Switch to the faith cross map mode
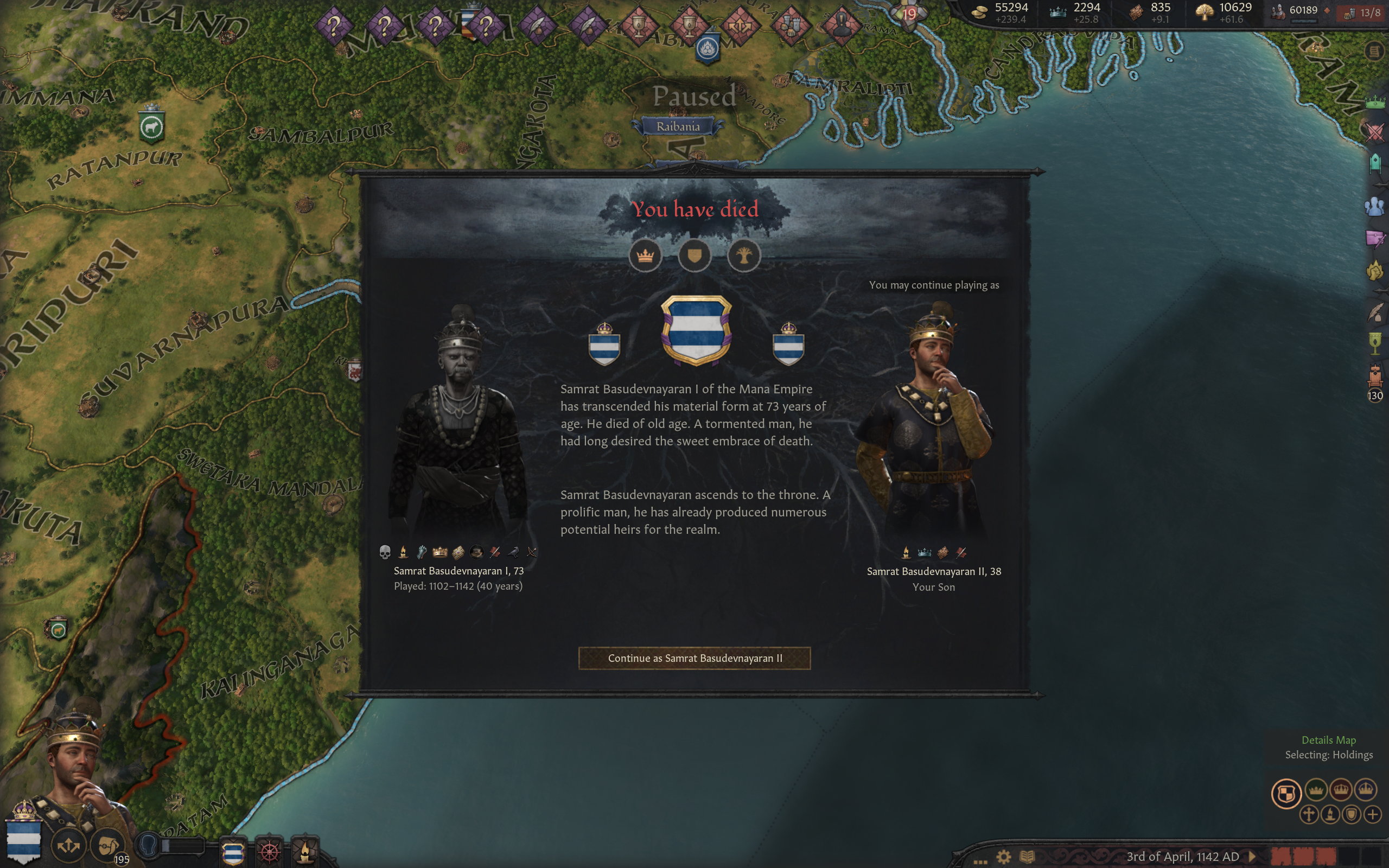This screenshot has height=868, width=1389. point(1309,814)
